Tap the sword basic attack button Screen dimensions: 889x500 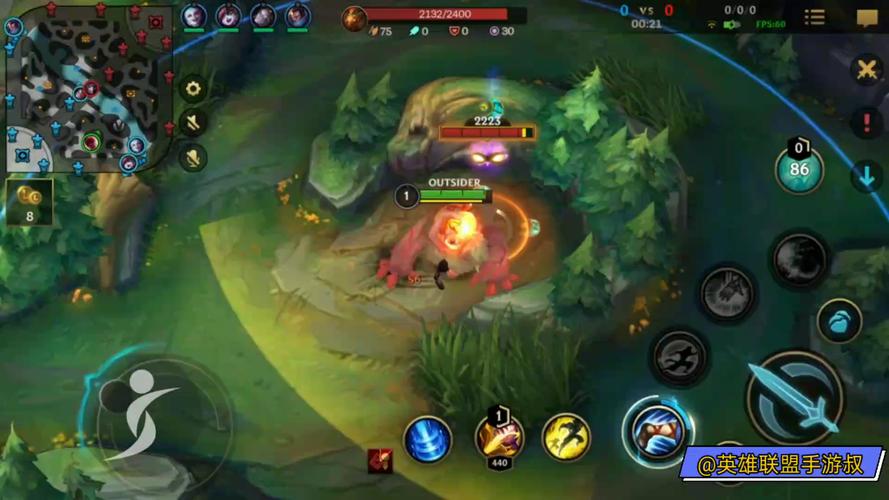795,397
